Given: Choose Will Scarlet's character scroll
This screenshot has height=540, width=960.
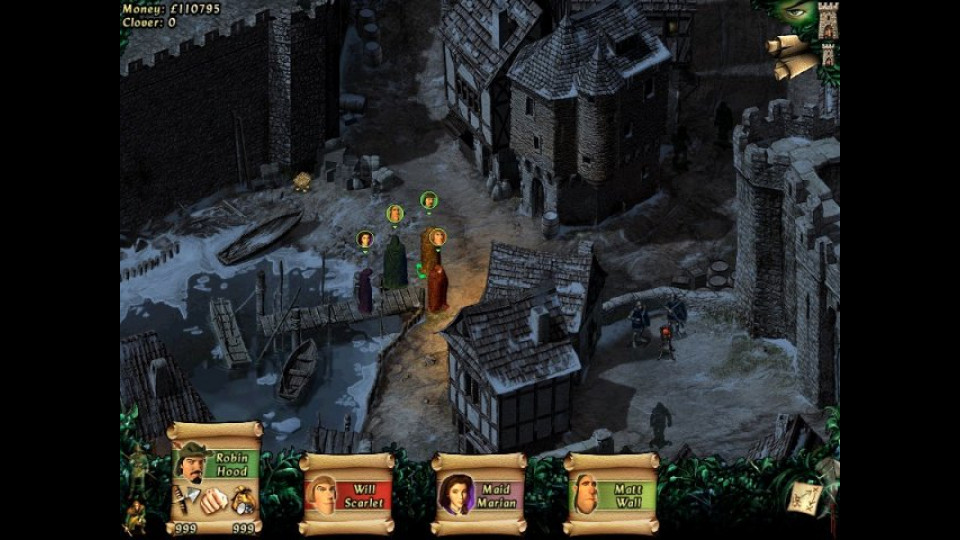Looking at the screenshot, I should pyautogui.click(x=347, y=494).
